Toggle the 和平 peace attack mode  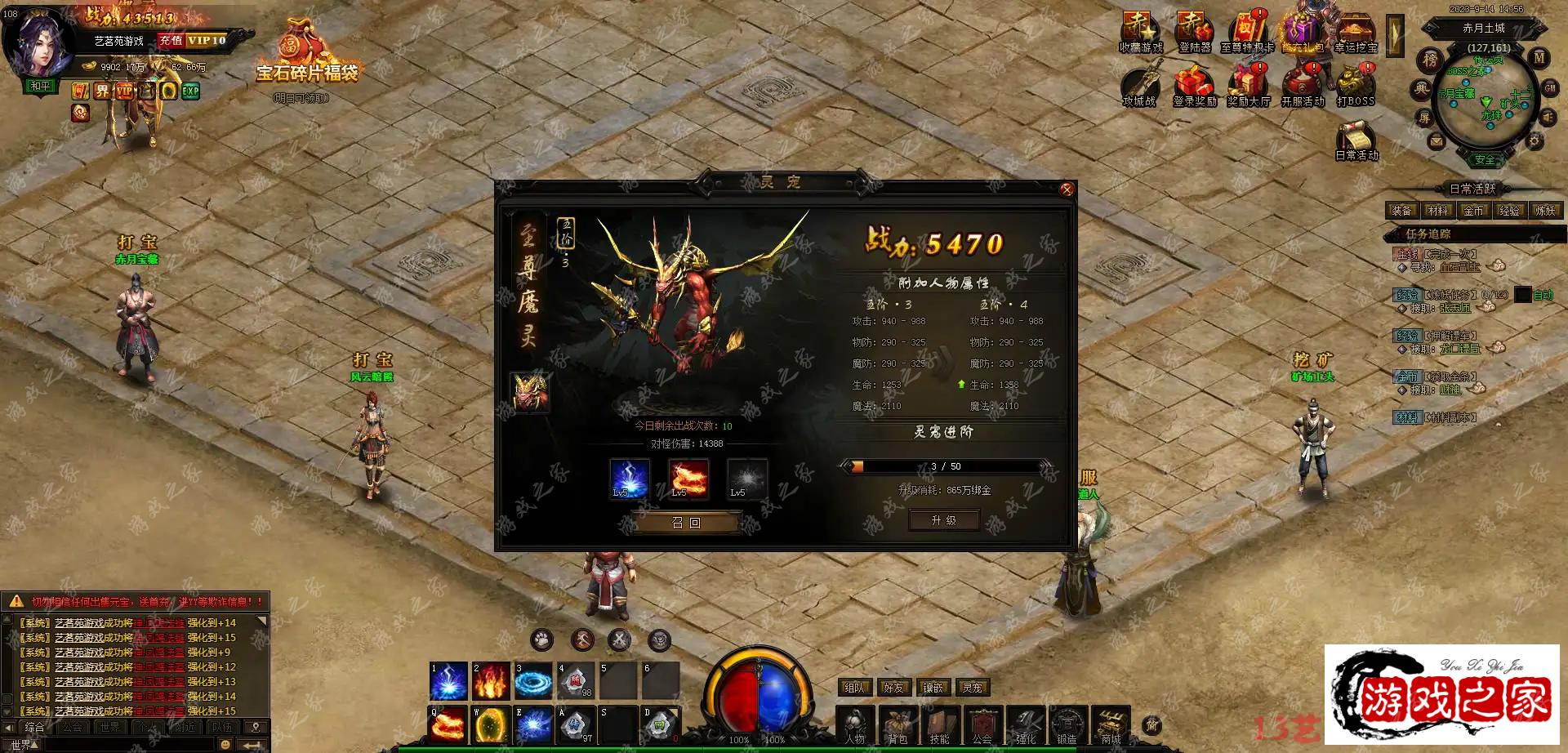click(40, 86)
